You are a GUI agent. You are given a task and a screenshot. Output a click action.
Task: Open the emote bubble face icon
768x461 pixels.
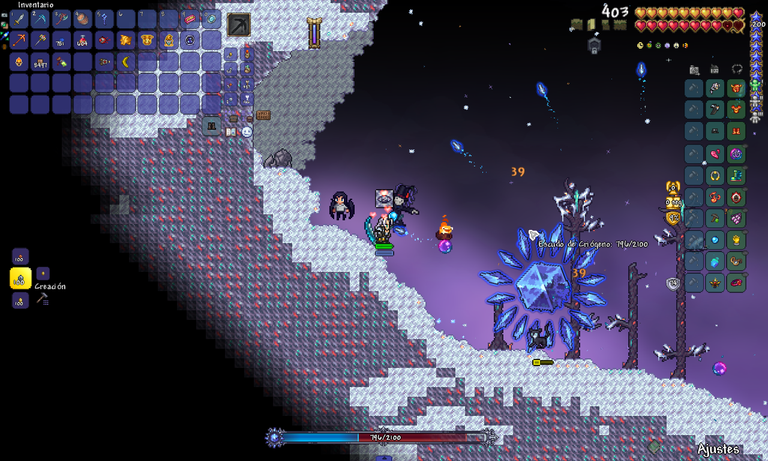click(x=246, y=131)
